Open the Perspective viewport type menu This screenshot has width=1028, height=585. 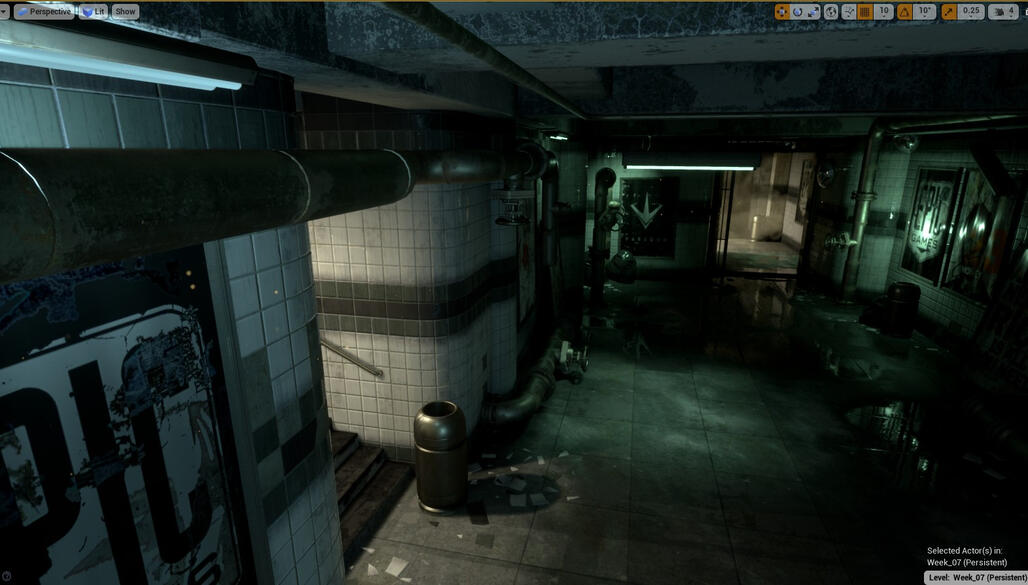(x=45, y=12)
